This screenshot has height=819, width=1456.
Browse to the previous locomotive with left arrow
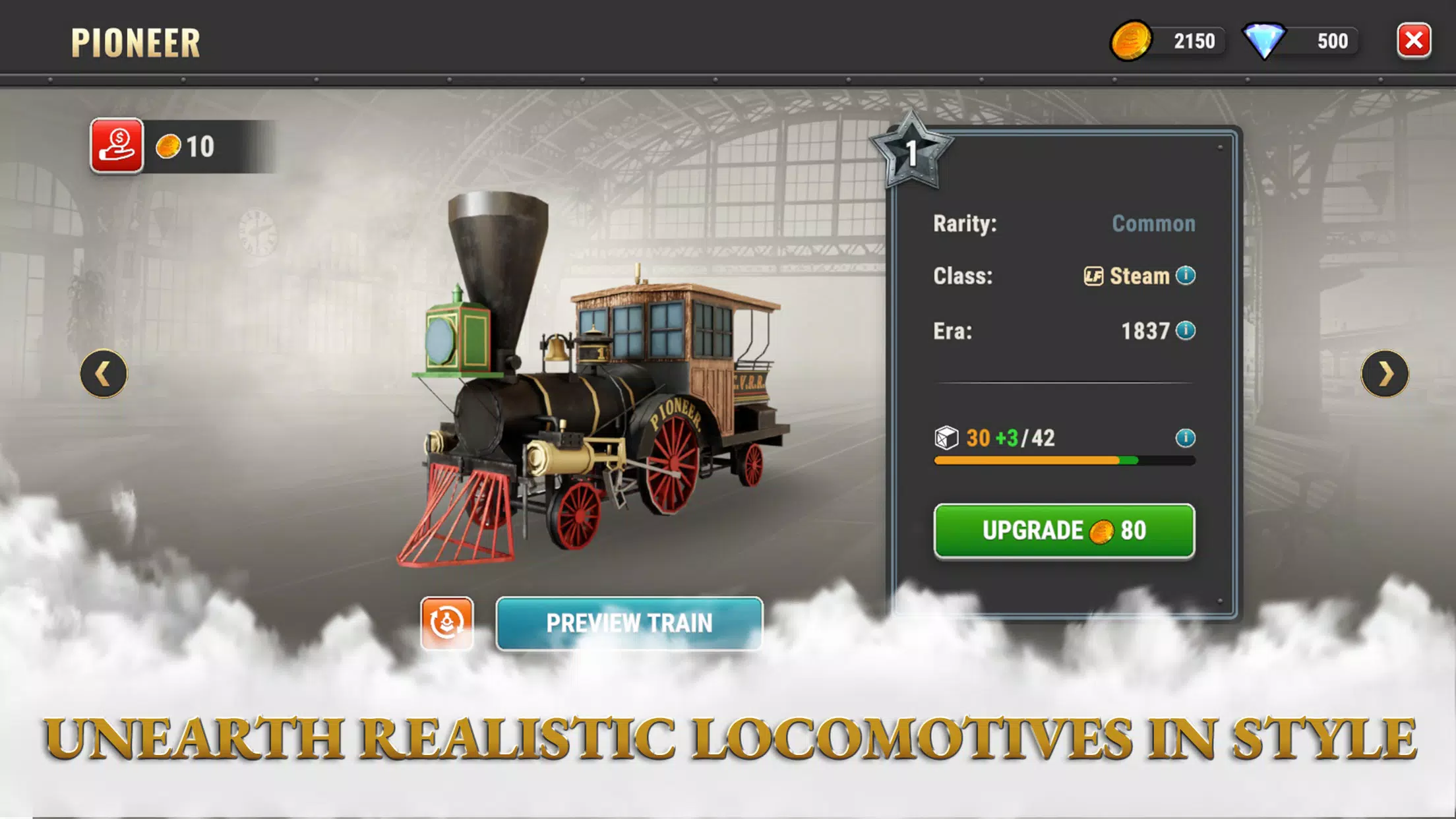103,374
